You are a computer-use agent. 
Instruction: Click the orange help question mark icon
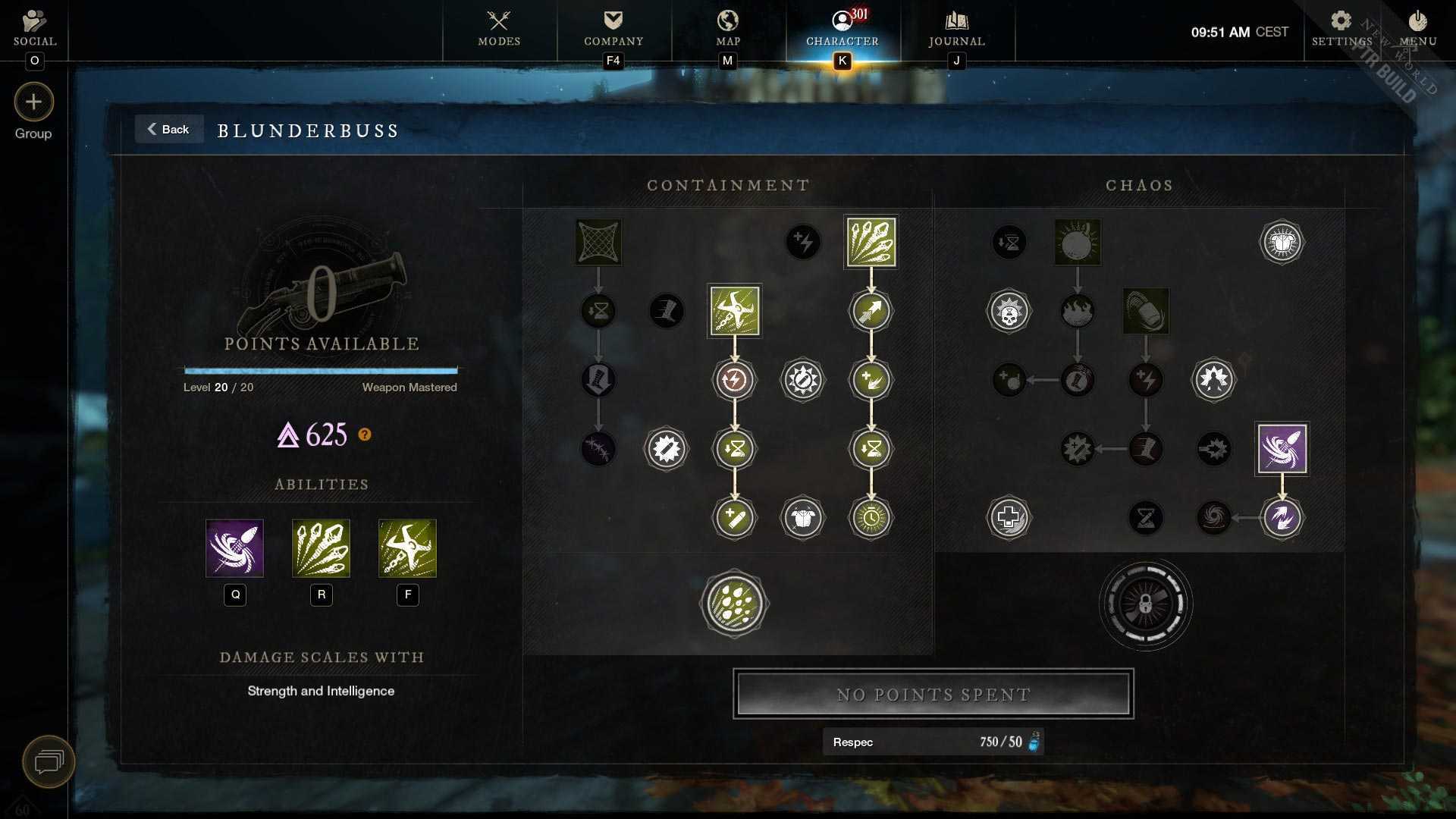(x=365, y=435)
